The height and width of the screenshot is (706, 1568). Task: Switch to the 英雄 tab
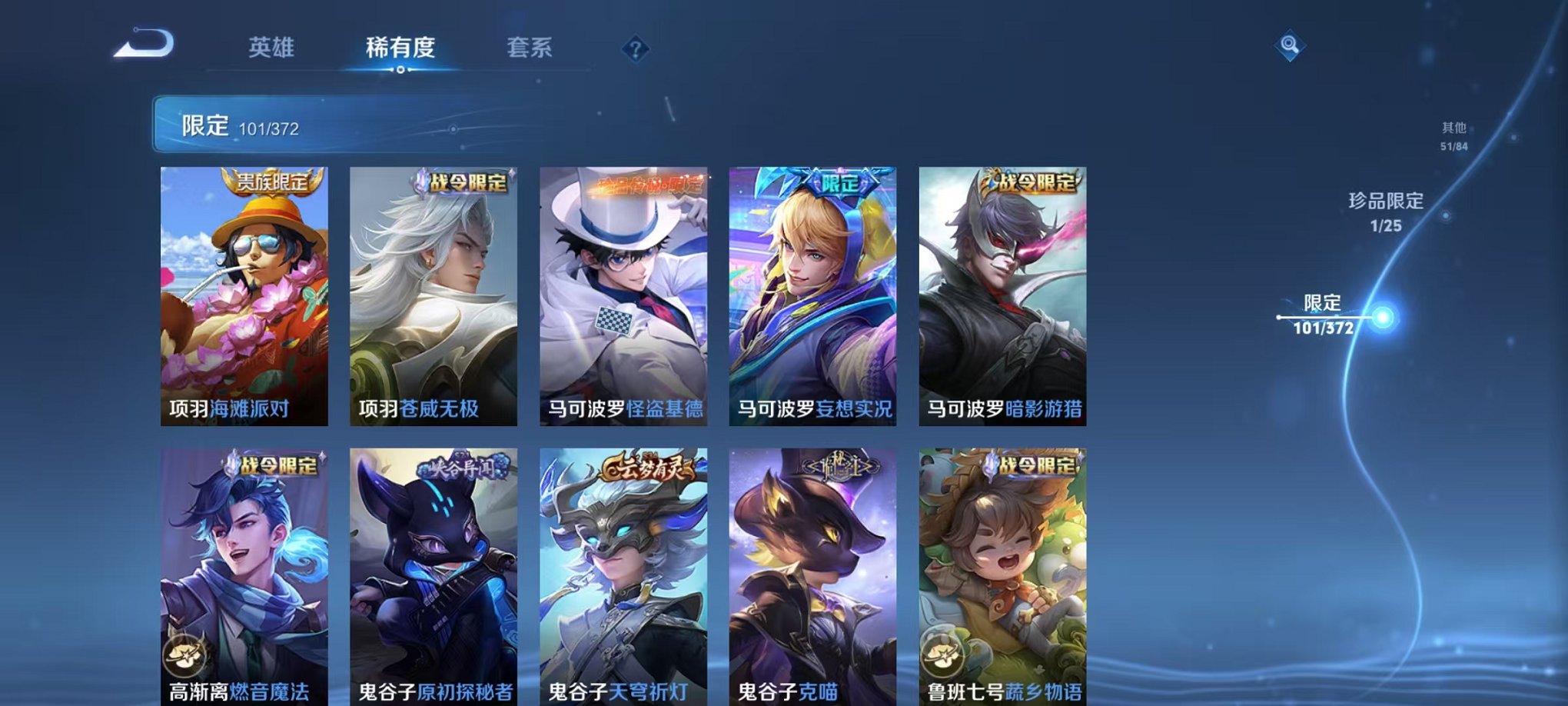click(270, 48)
